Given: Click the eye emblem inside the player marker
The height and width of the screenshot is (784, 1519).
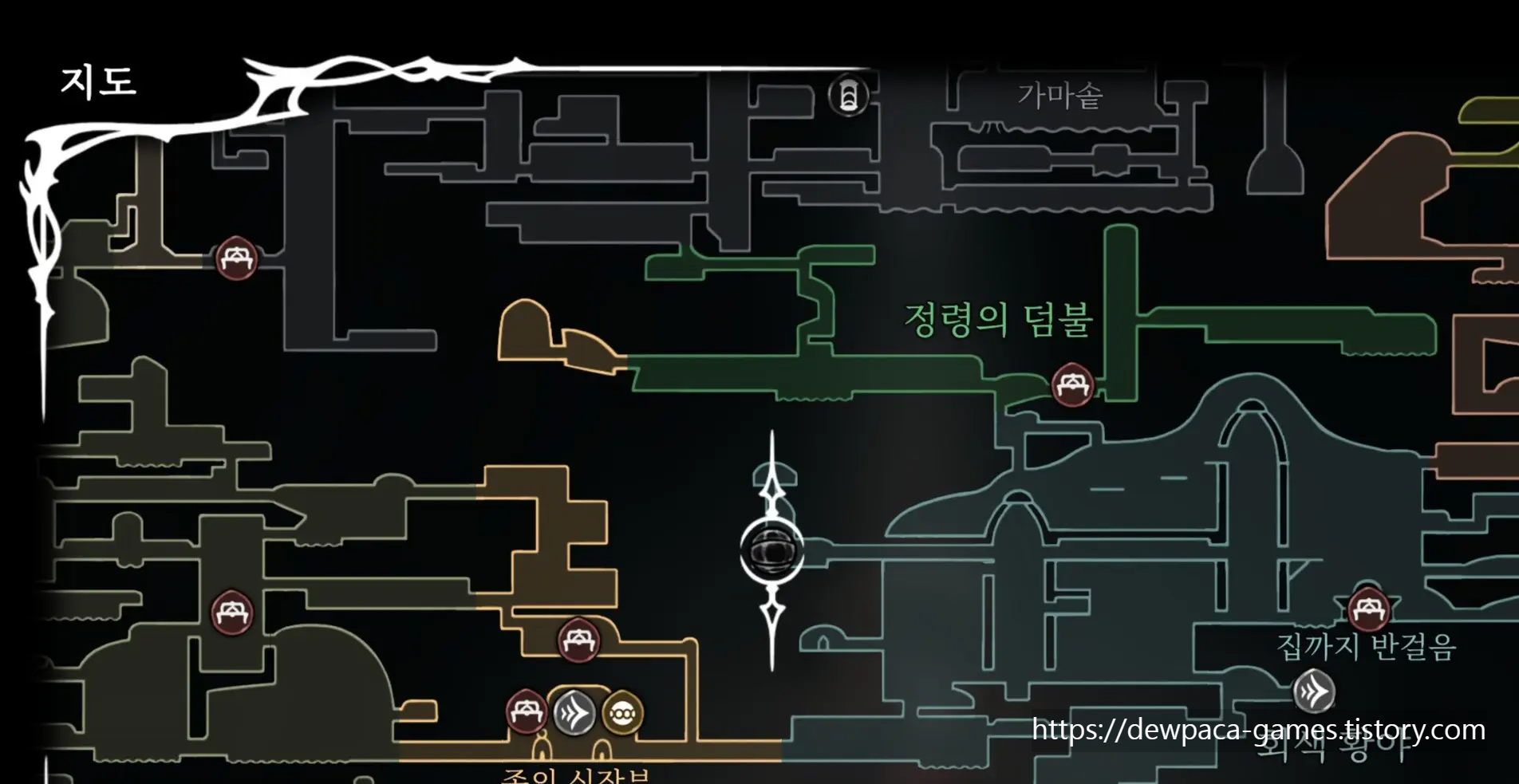Looking at the screenshot, I should pos(772,550).
